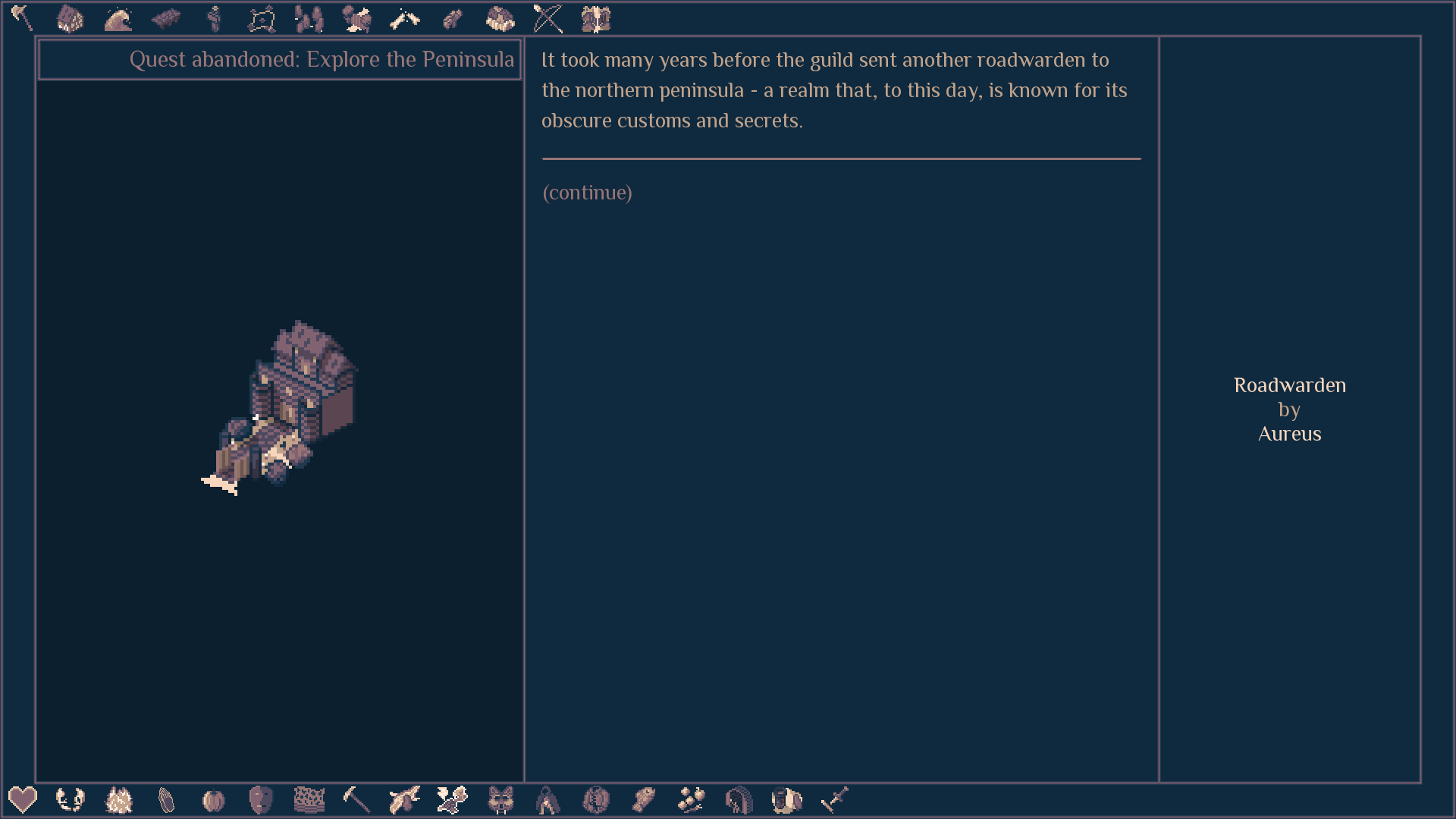
Task: Open the dark mask icon
Action: click(261, 800)
